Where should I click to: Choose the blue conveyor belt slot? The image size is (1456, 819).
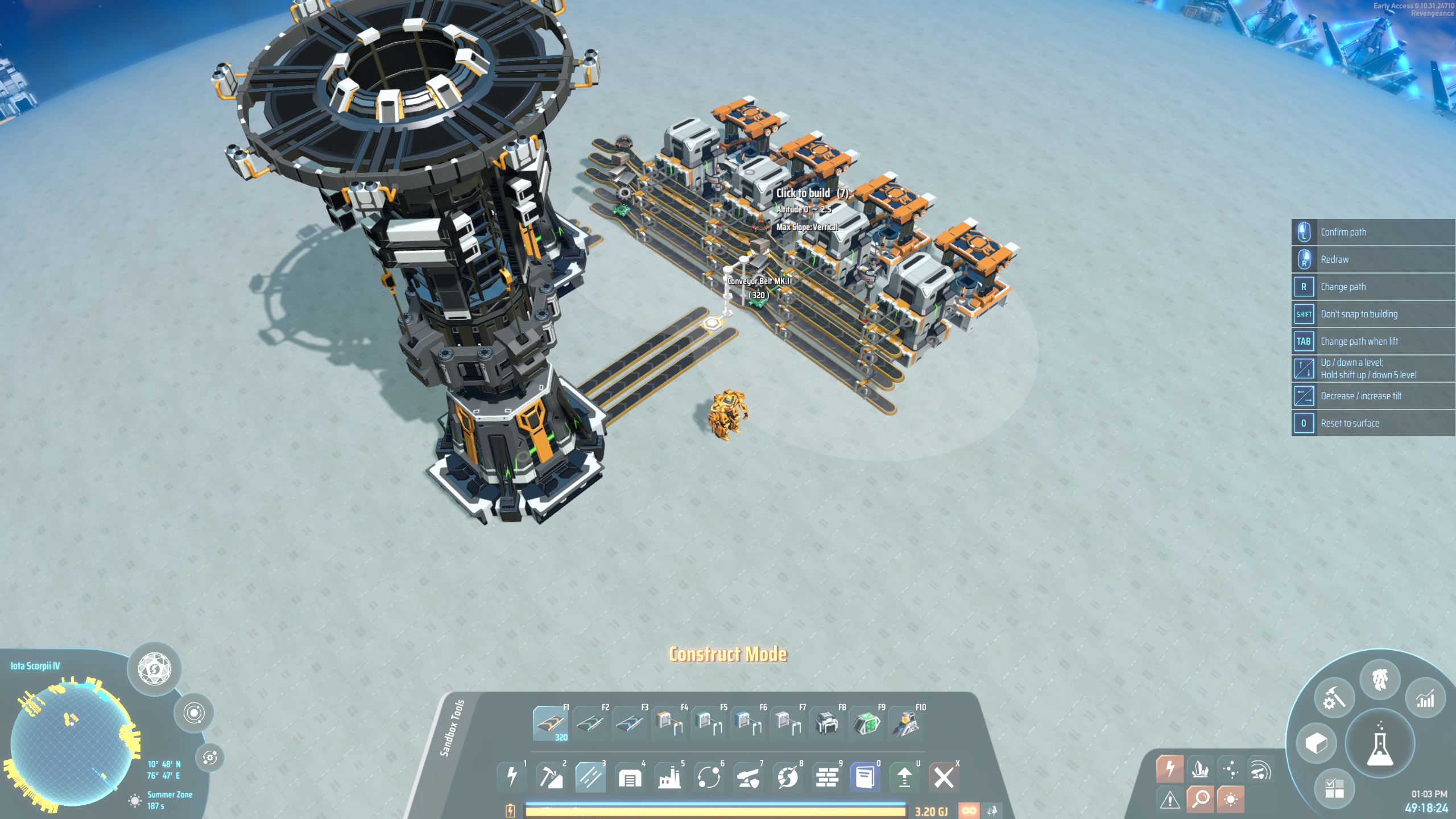click(629, 723)
